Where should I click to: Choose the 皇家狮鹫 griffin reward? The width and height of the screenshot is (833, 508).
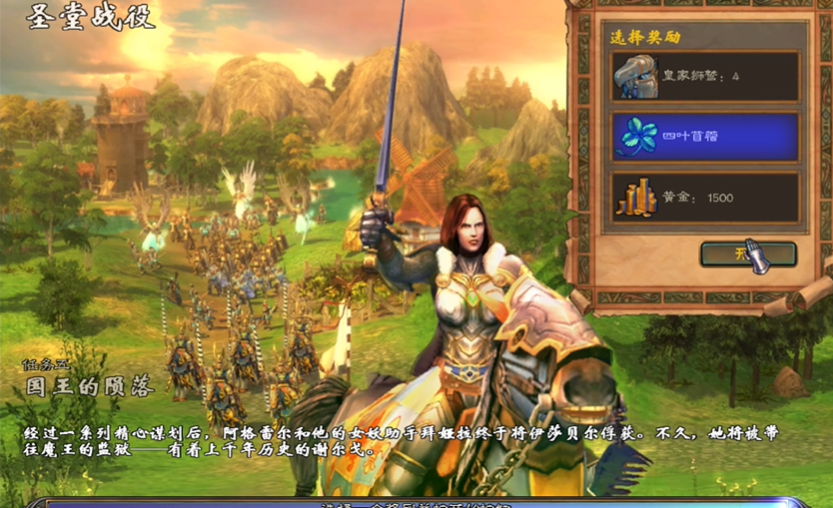[x=704, y=77]
